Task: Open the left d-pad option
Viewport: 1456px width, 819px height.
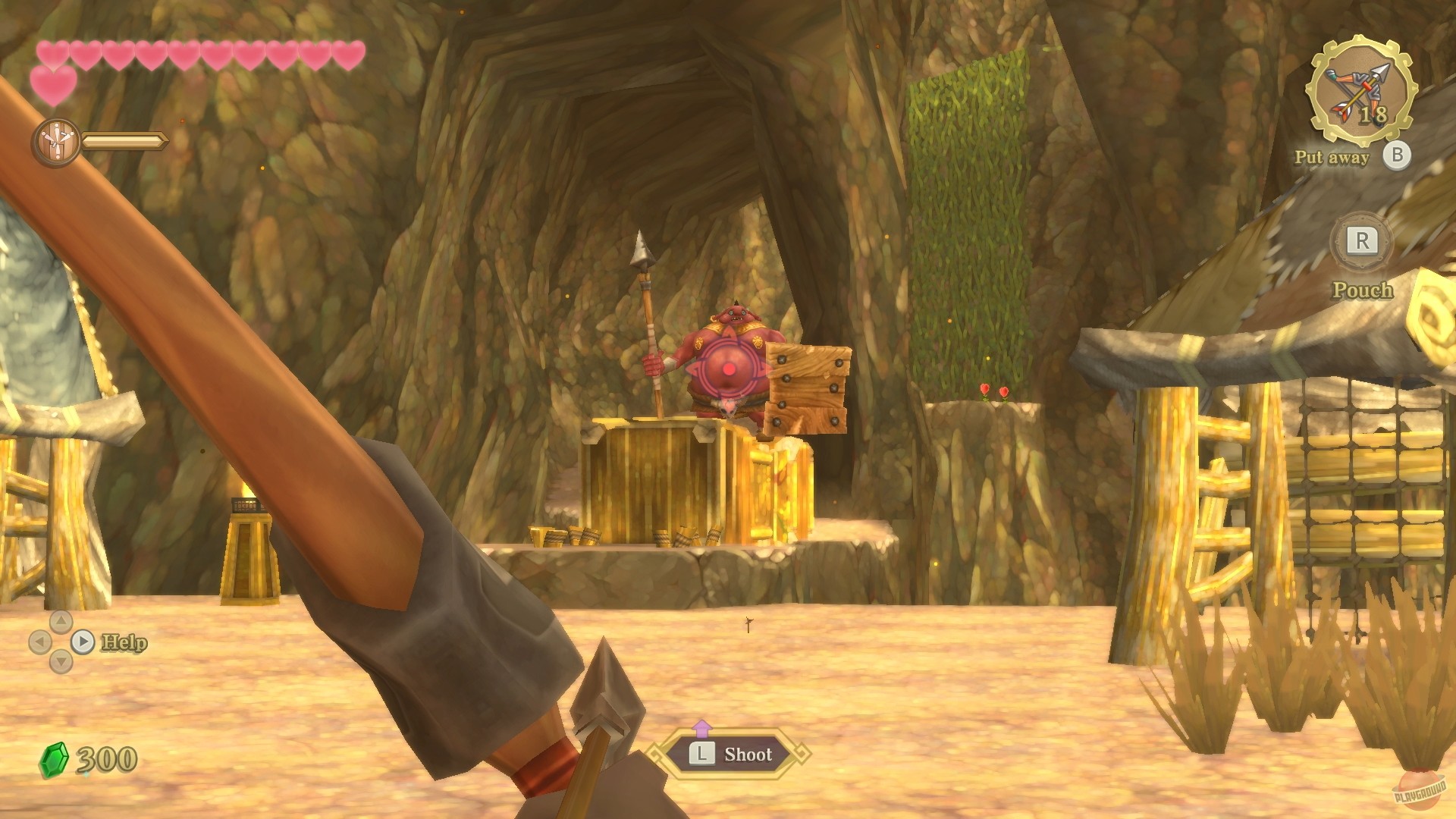Action: pyautogui.click(x=41, y=642)
